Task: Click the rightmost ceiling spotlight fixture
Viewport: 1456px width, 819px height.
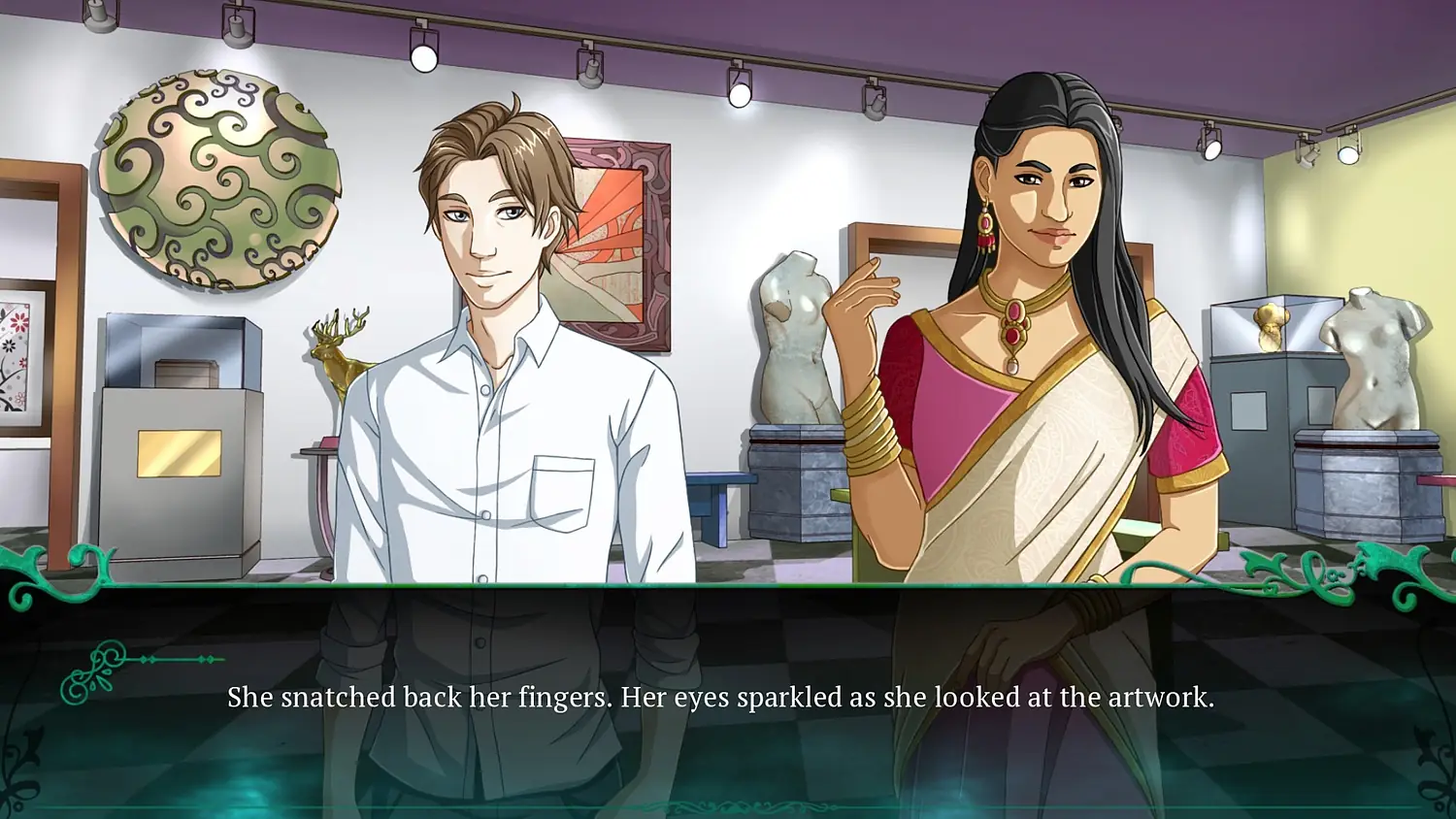Action: coord(1349,153)
